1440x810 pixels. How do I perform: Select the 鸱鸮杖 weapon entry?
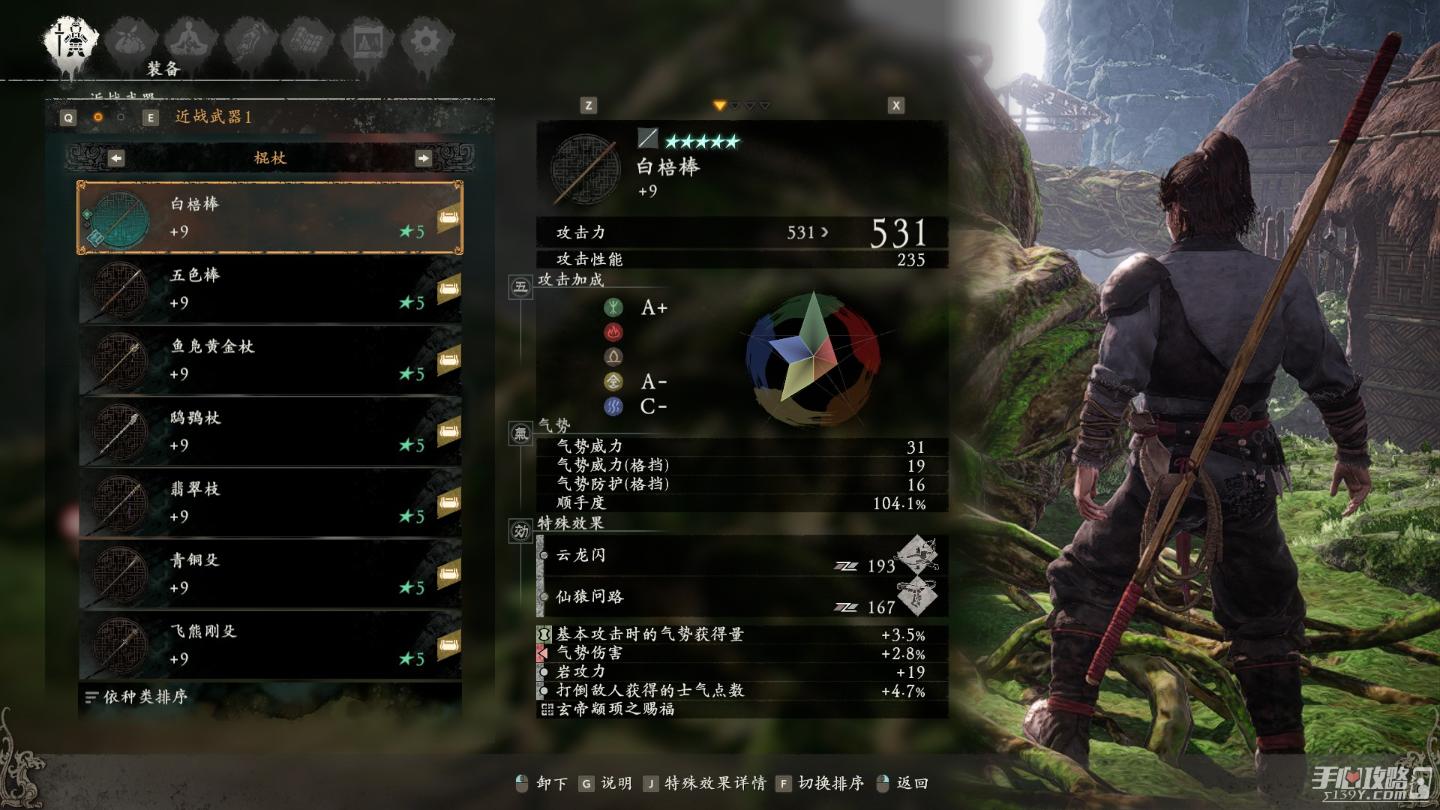pyautogui.click(x=269, y=431)
